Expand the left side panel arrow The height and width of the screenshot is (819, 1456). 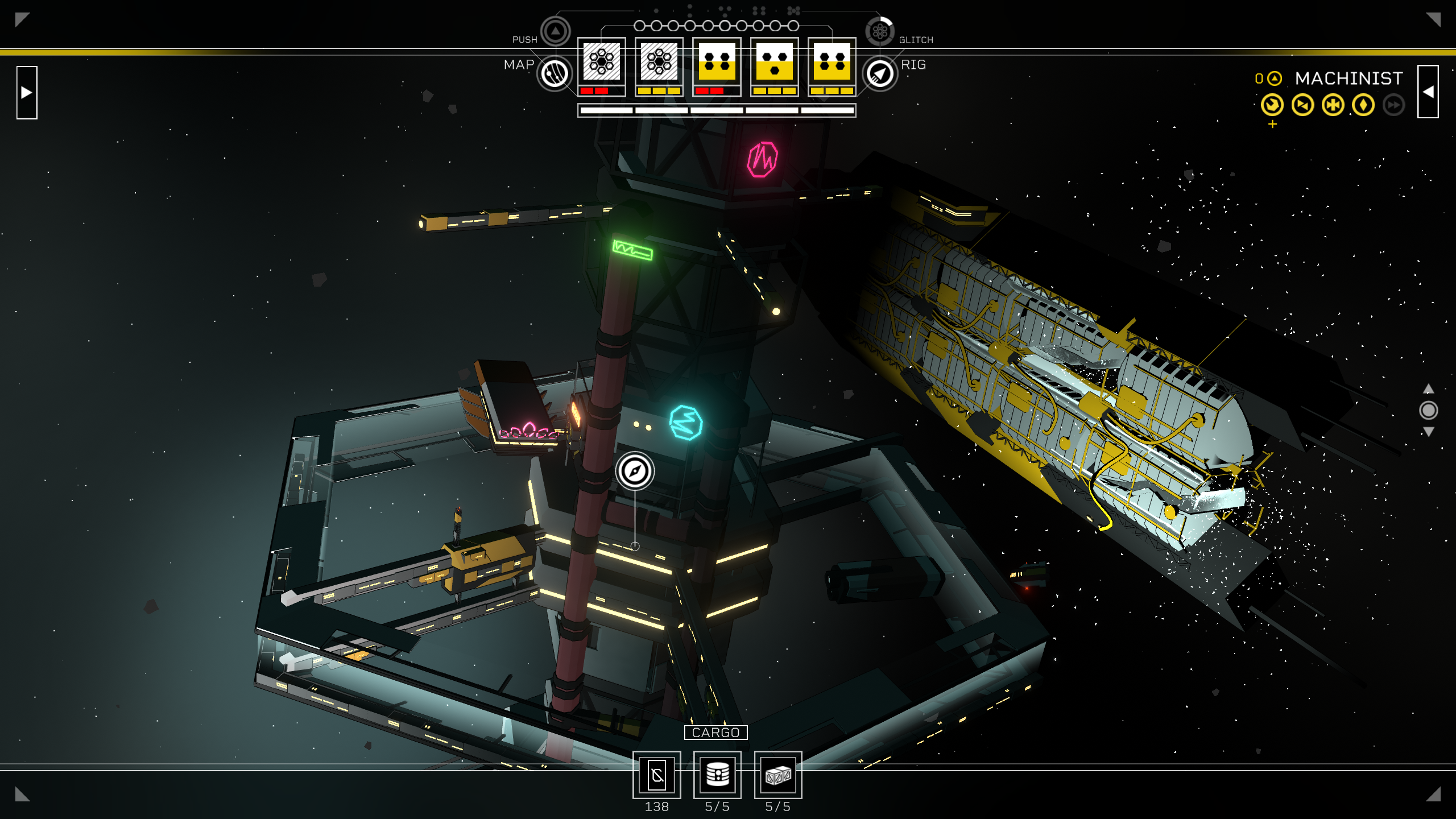27,92
